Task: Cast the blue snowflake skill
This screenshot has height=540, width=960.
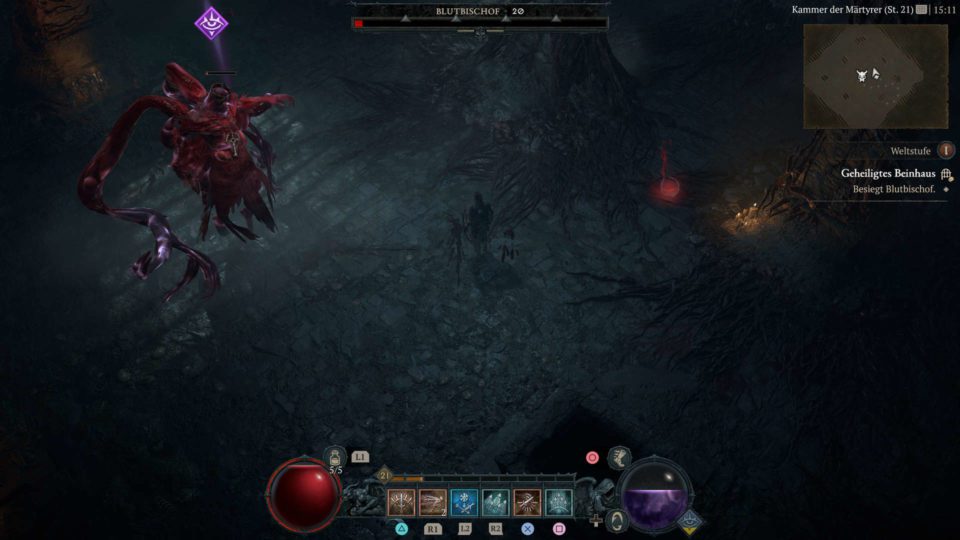Action: pos(464,502)
